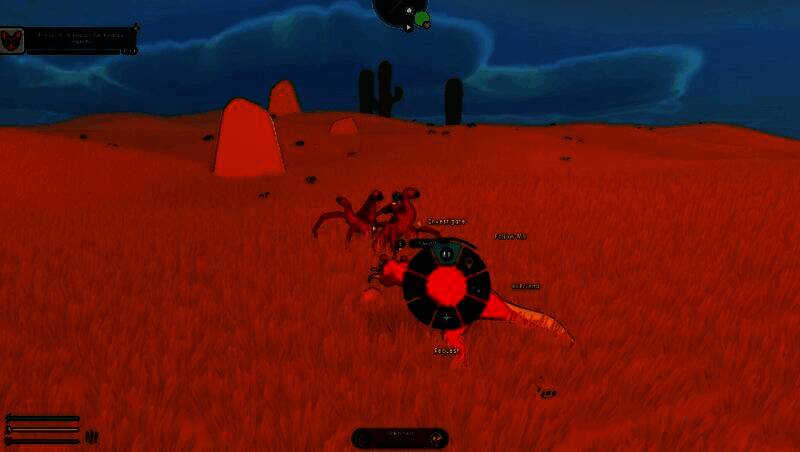This screenshot has height=452, width=800.
Task: Click the red center of the radial wheel
Action: [x=446, y=287]
